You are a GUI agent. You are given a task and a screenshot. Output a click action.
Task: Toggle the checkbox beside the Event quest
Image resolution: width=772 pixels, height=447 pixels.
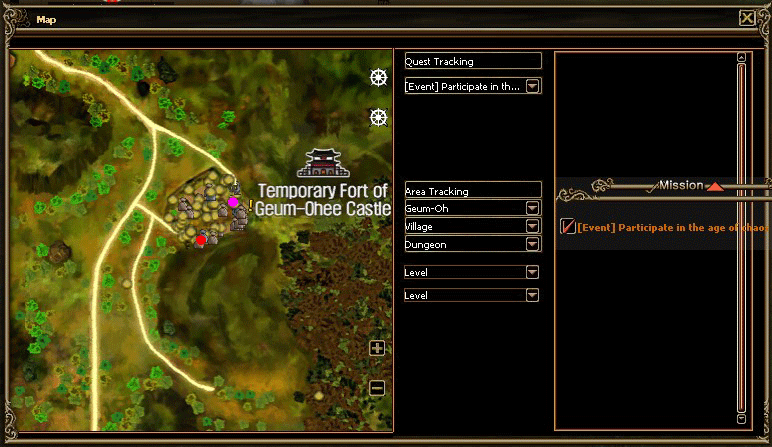[x=567, y=227]
